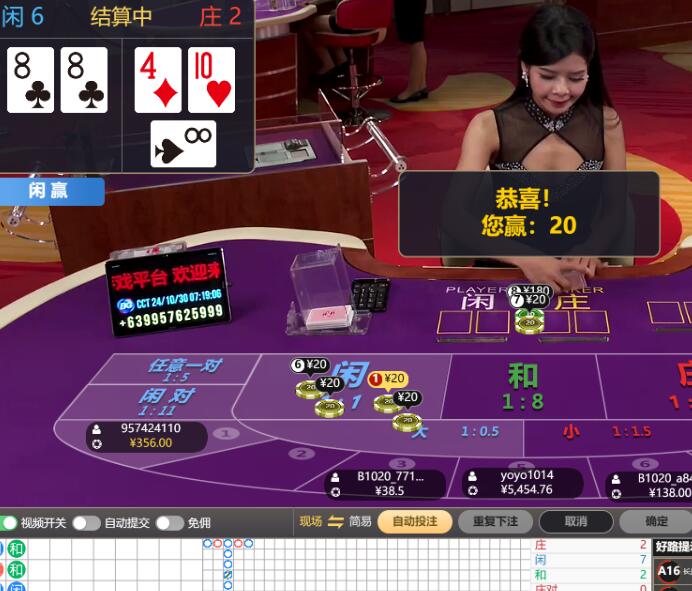
Task: Toggle the 免佣 commission-free switch
Action: [x=169, y=522]
